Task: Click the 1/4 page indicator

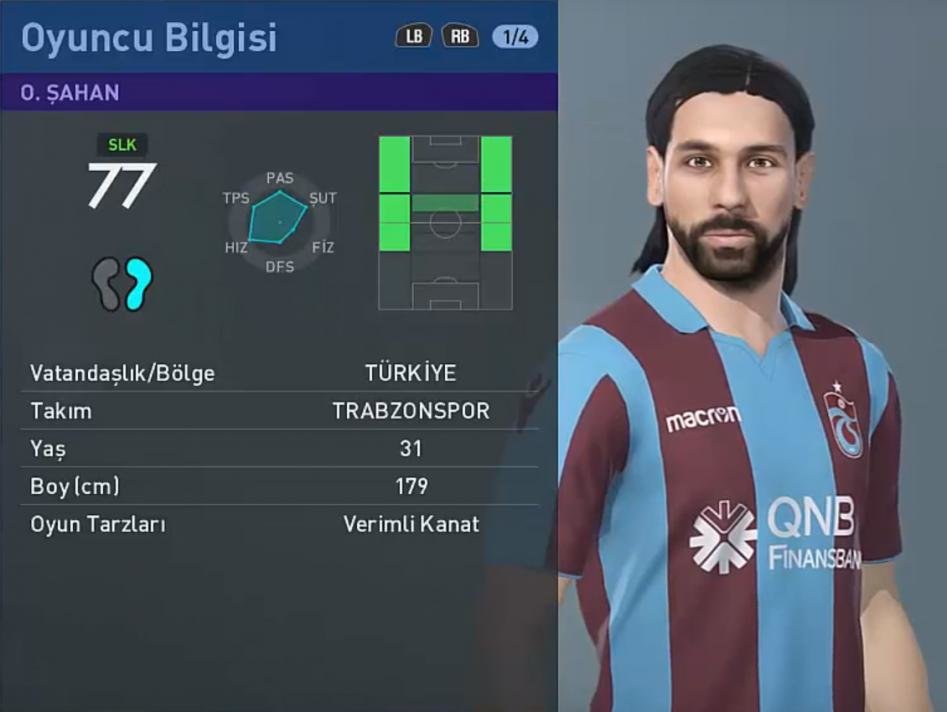Action: pyautogui.click(x=515, y=37)
